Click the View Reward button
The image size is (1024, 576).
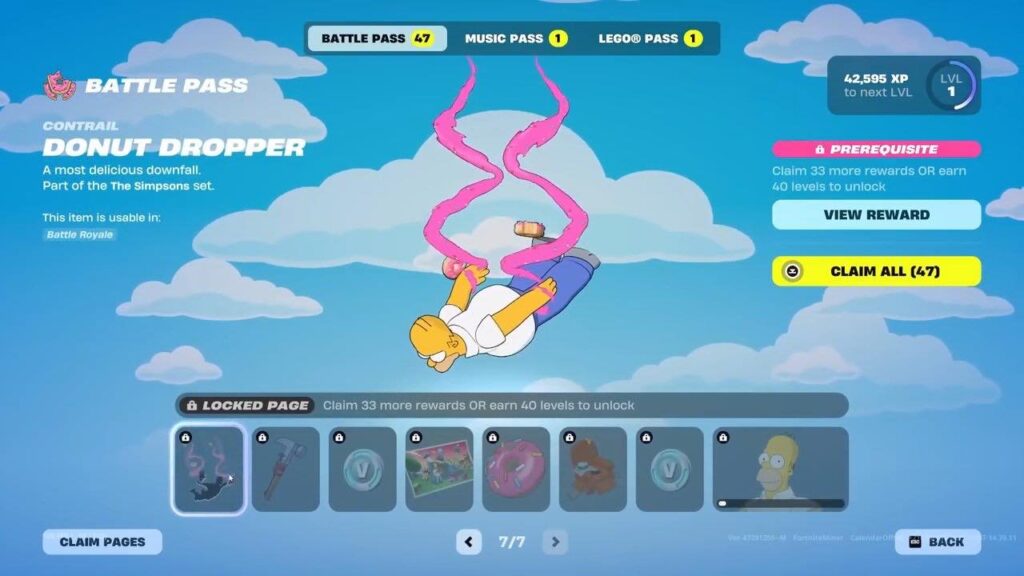tap(876, 215)
